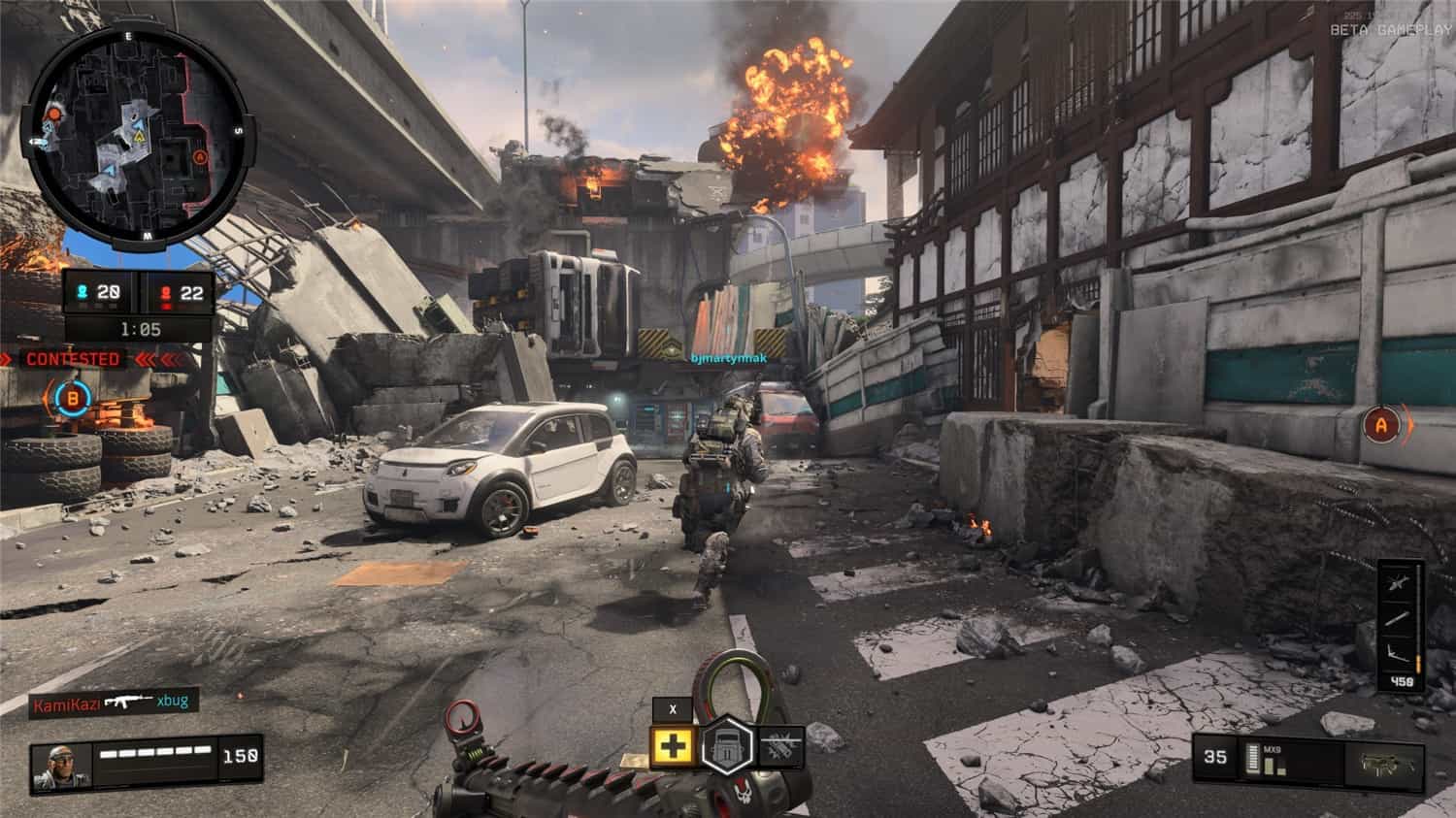
Task: Click the CONTESTED status text
Action: coord(73,358)
